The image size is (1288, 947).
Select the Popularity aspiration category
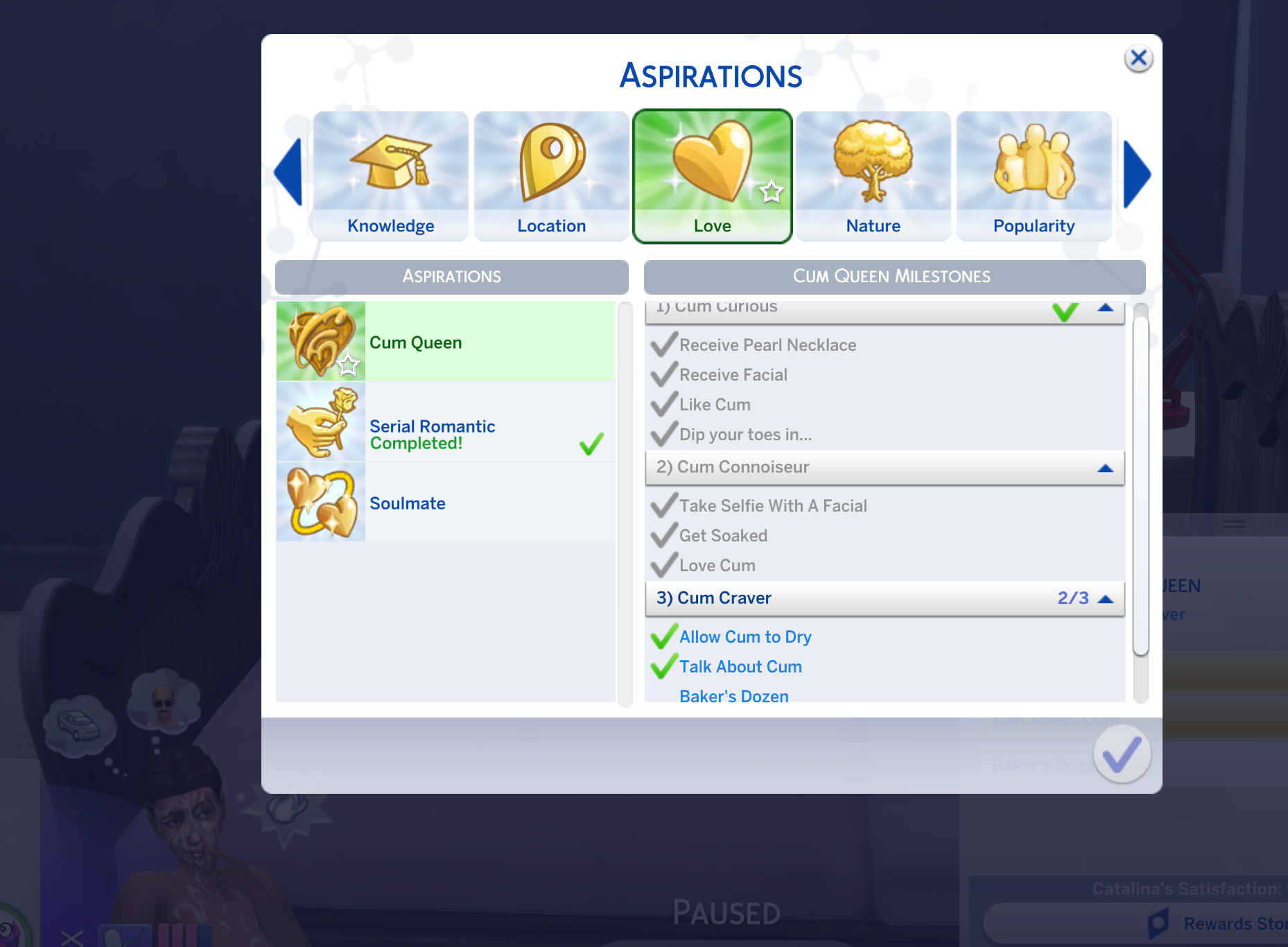tap(1034, 175)
